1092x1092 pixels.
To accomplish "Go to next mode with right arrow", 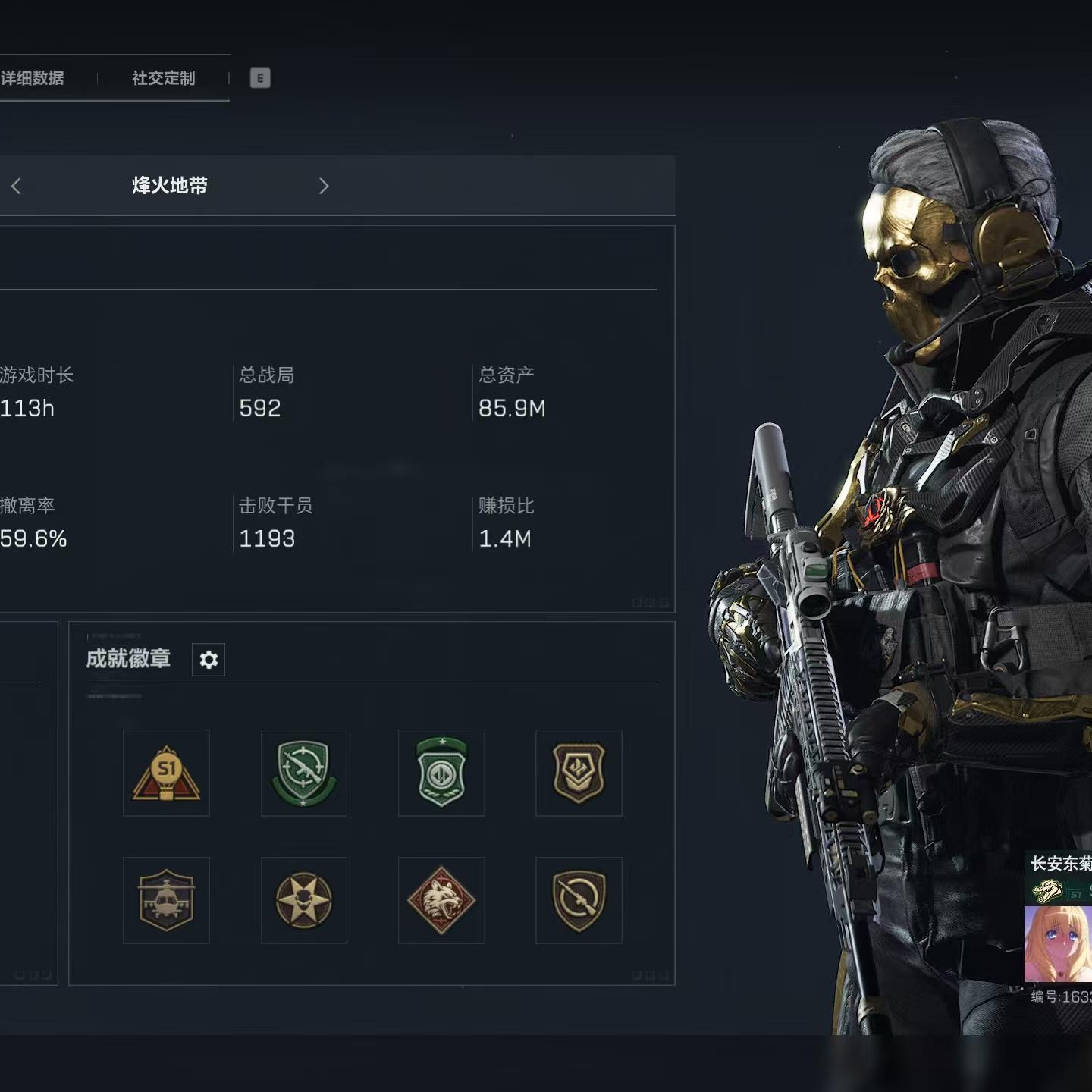I will [324, 186].
